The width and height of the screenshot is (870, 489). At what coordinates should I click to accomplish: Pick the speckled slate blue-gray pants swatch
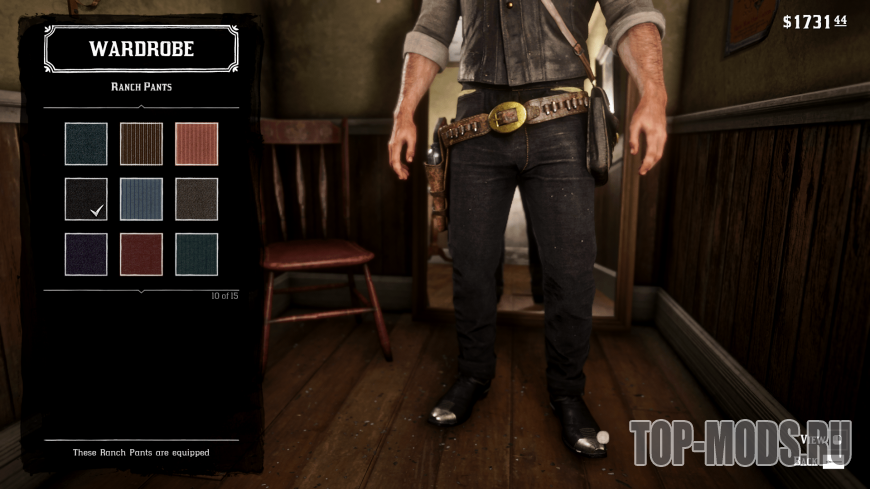86,143
